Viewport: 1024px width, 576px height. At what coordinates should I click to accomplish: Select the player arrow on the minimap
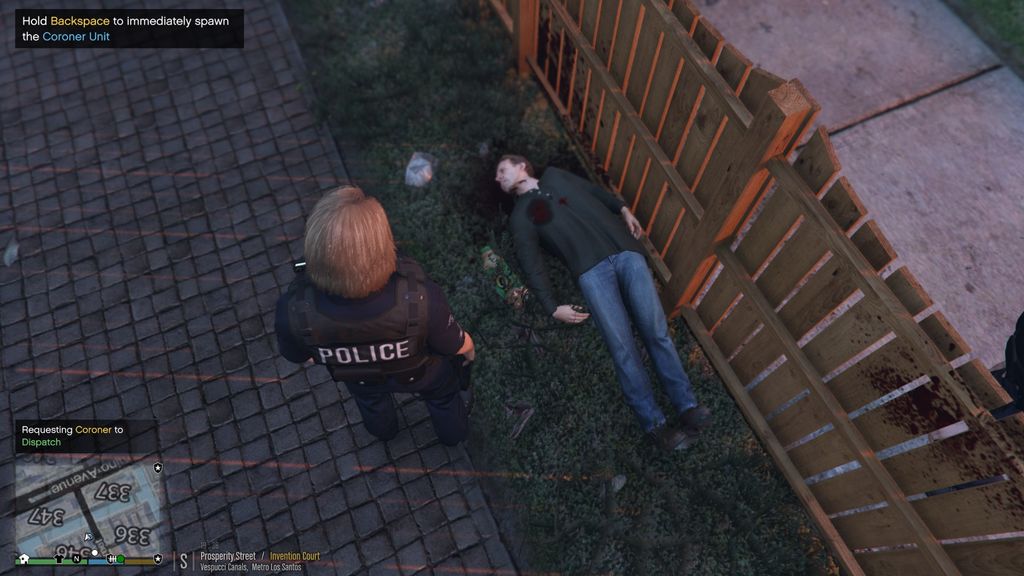click(x=88, y=537)
